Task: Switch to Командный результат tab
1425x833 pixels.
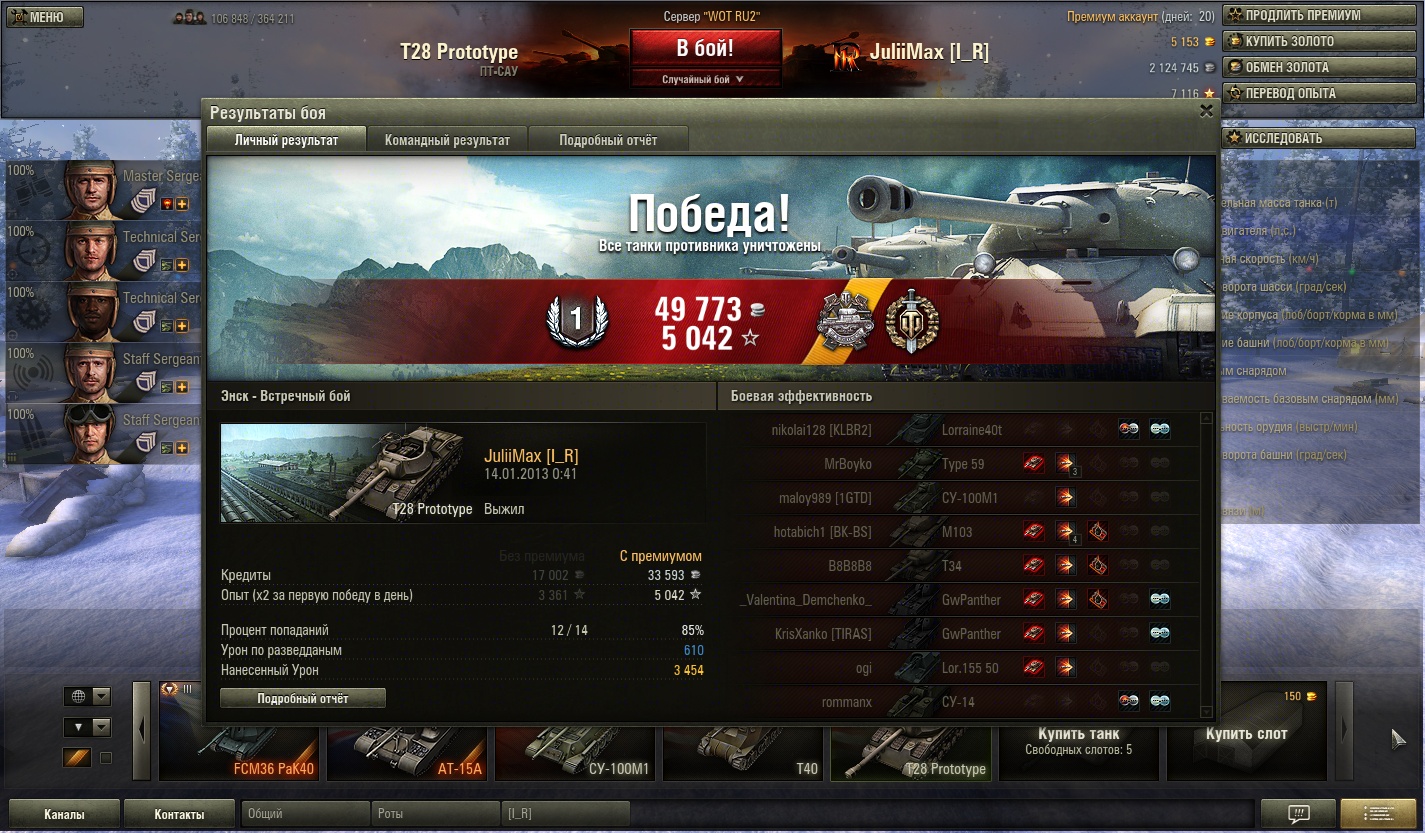Action: [447, 140]
